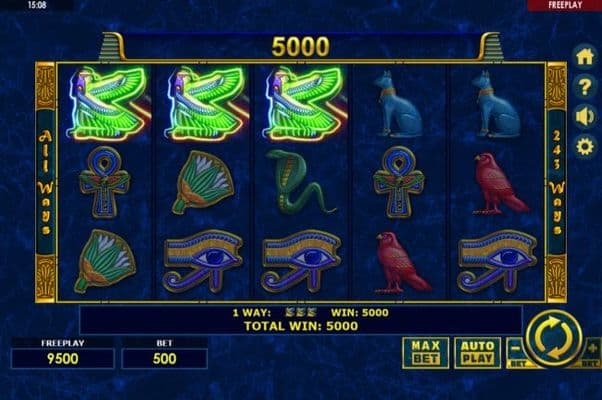Toggle sound with the speaker icon
This screenshot has height=400, width=602.
[x=585, y=116]
